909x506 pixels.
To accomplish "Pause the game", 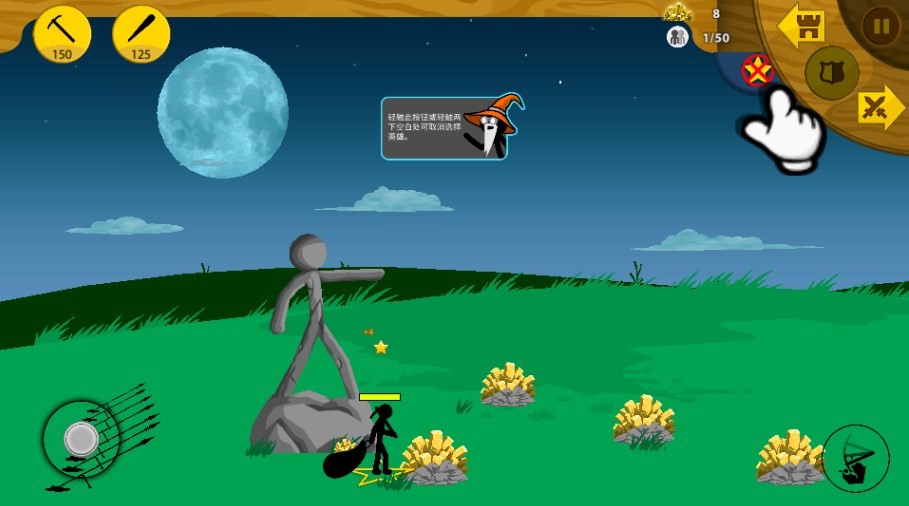I will point(881,25).
